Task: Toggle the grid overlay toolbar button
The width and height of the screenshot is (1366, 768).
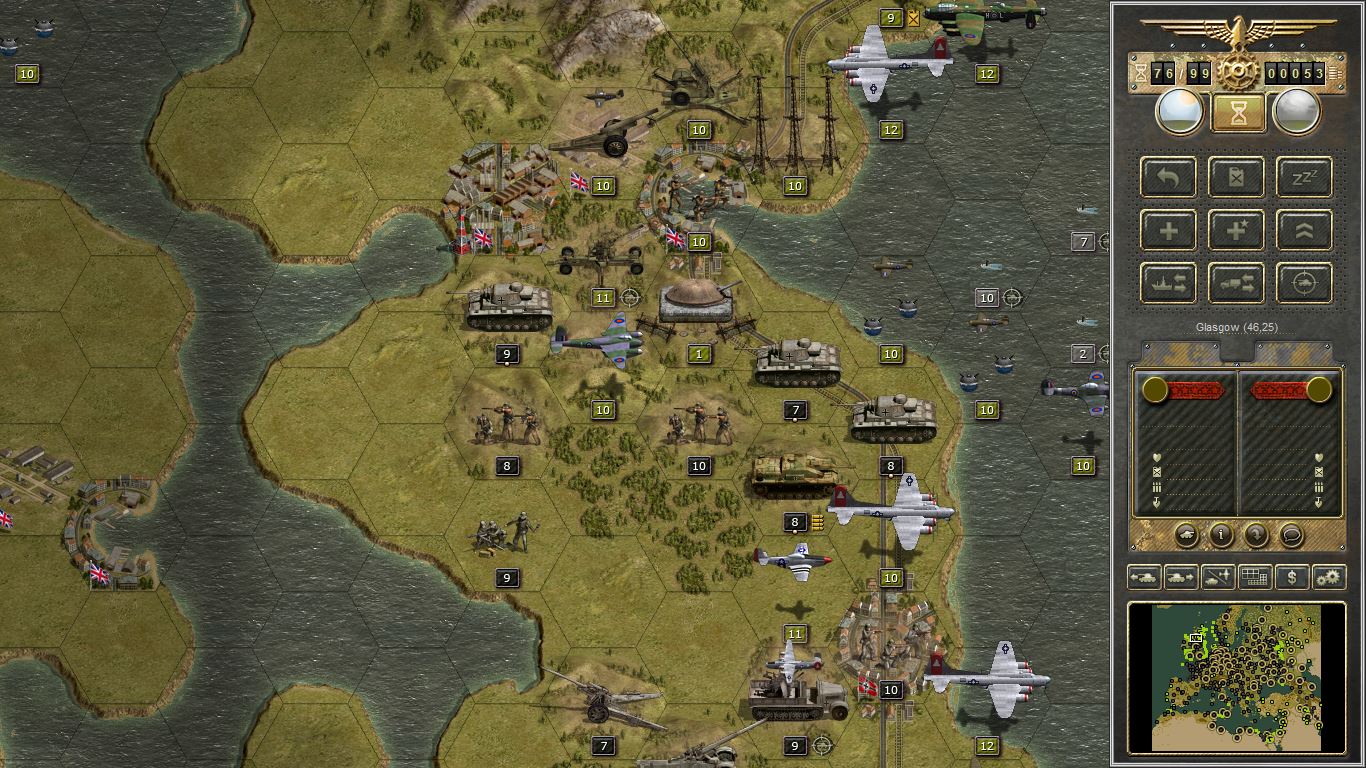Action: [1255, 577]
